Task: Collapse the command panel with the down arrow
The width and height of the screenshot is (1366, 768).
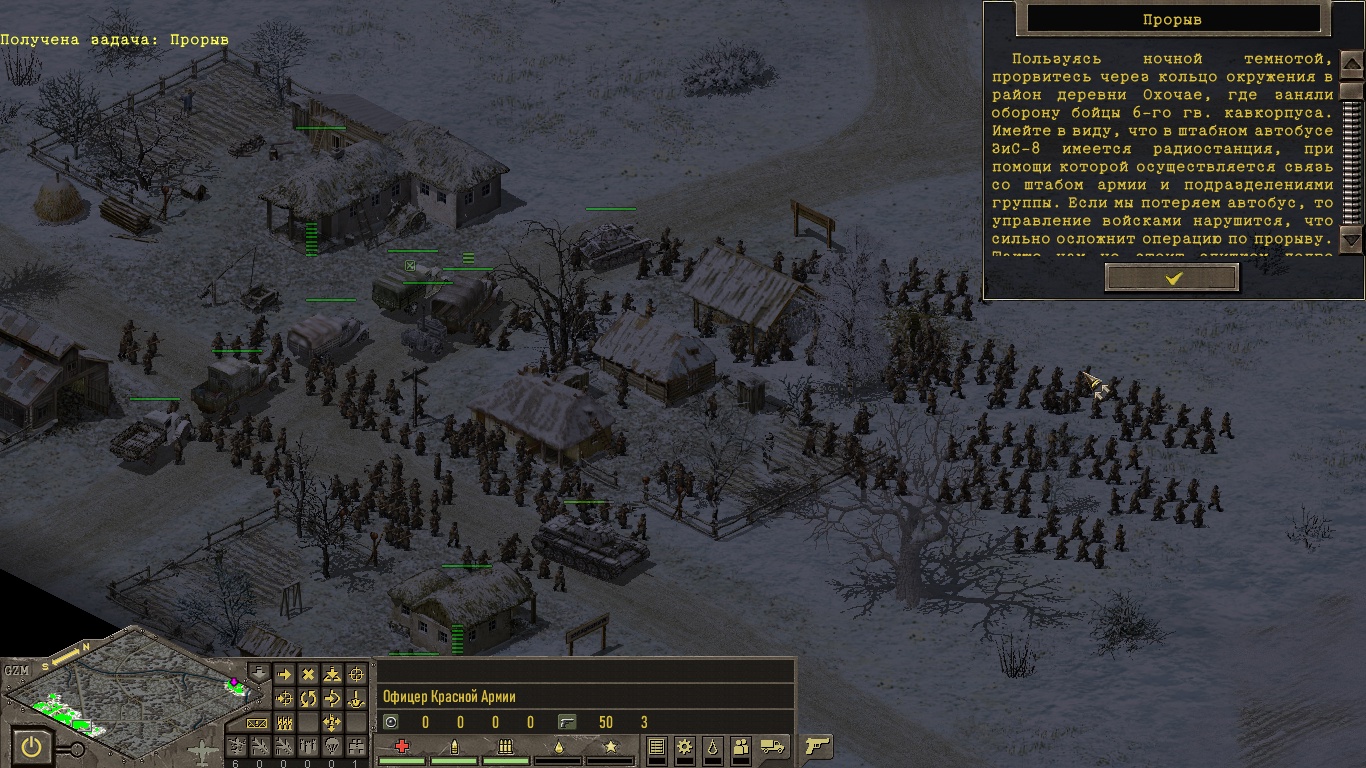Action: click(x=259, y=674)
